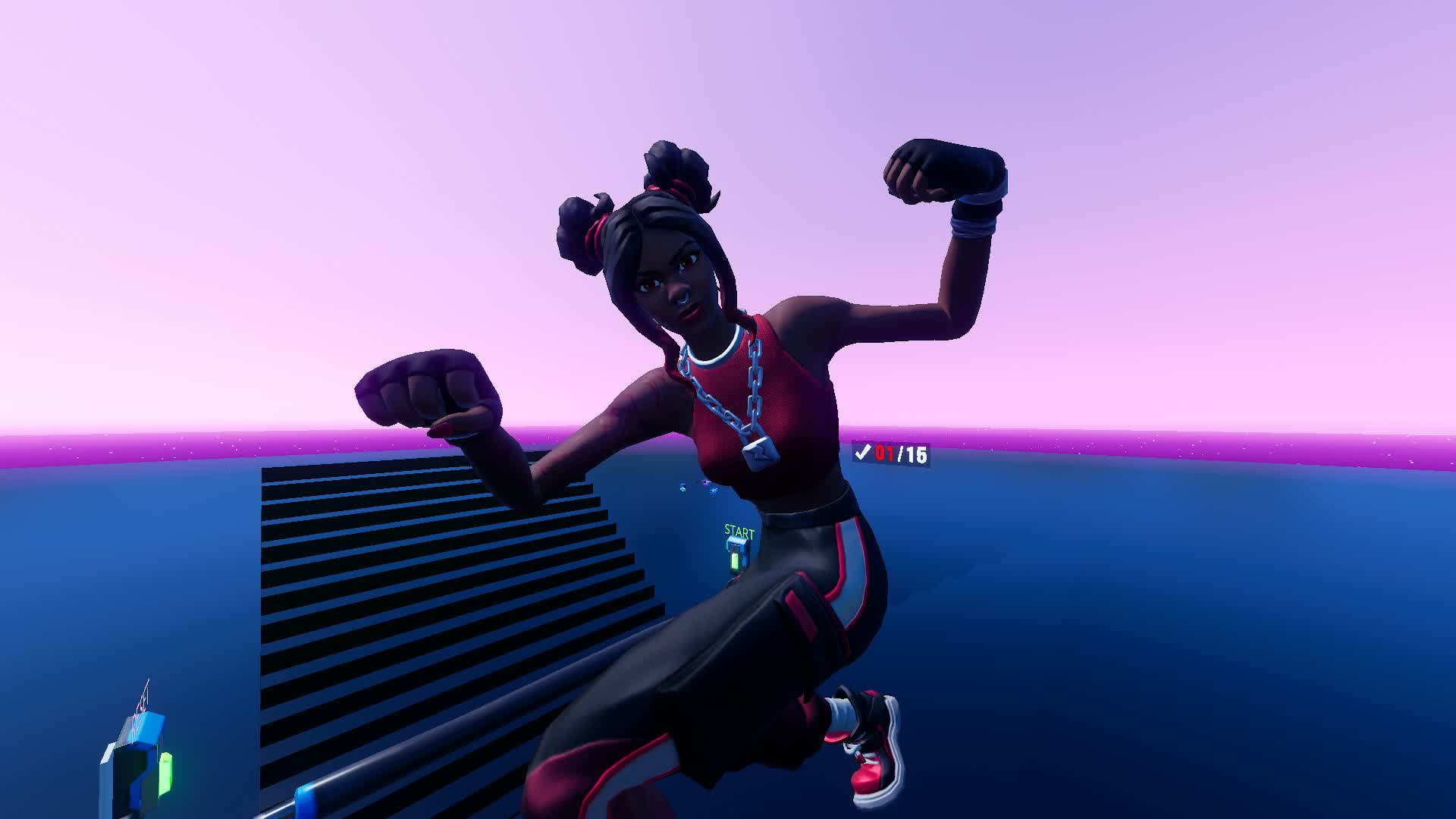Click the checkmark icon on the 01/15 counter

coord(863,453)
